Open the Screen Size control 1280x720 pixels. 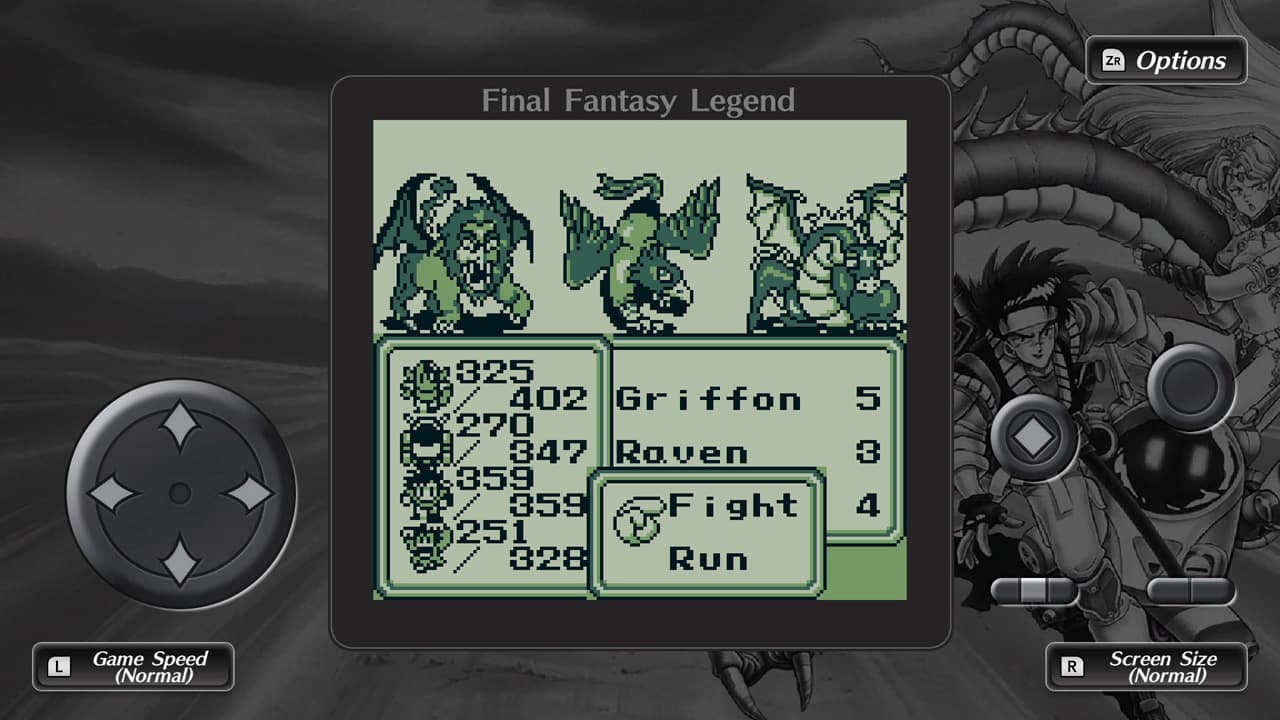(1147, 666)
